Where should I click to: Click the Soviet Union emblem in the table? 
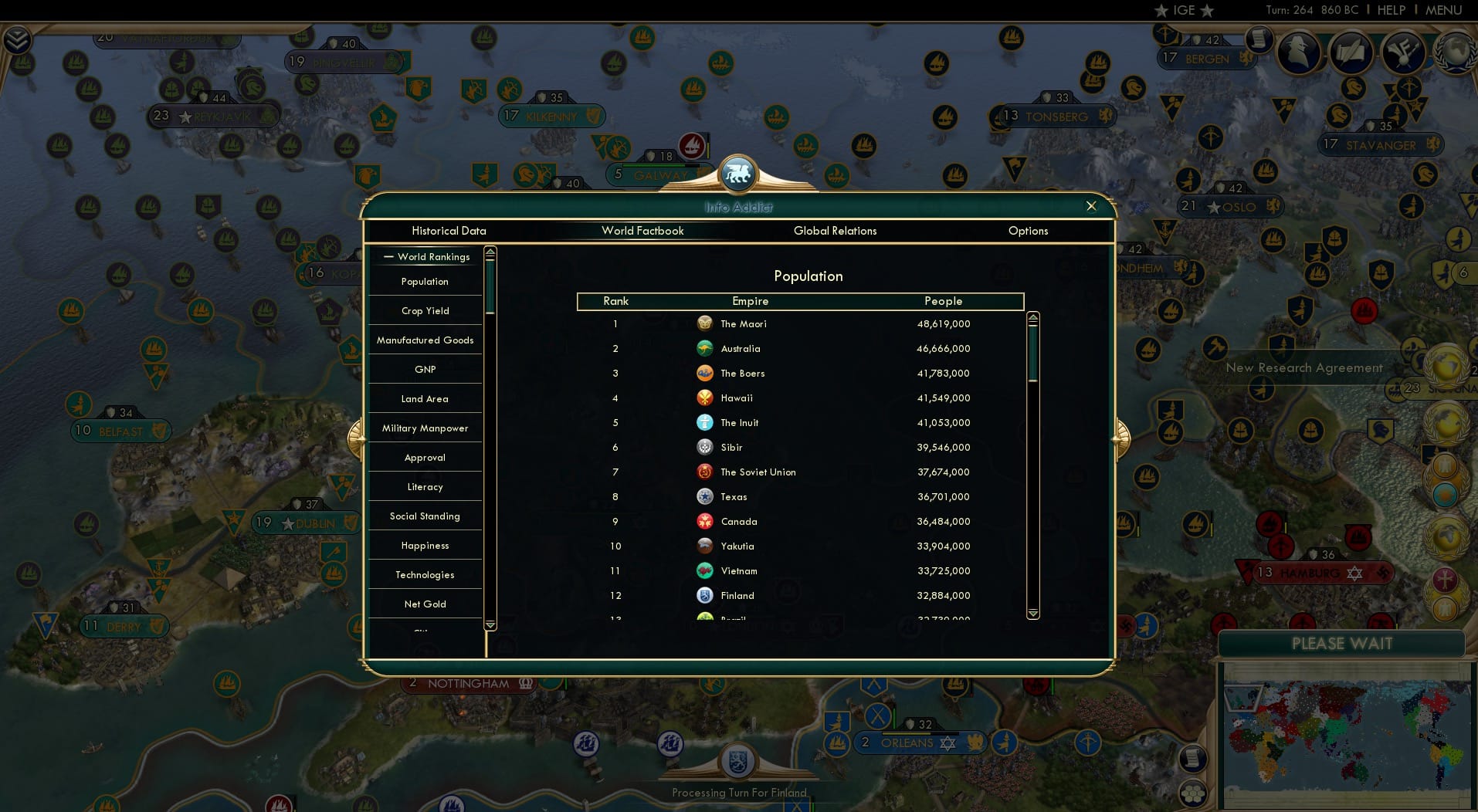tap(705, 472)
